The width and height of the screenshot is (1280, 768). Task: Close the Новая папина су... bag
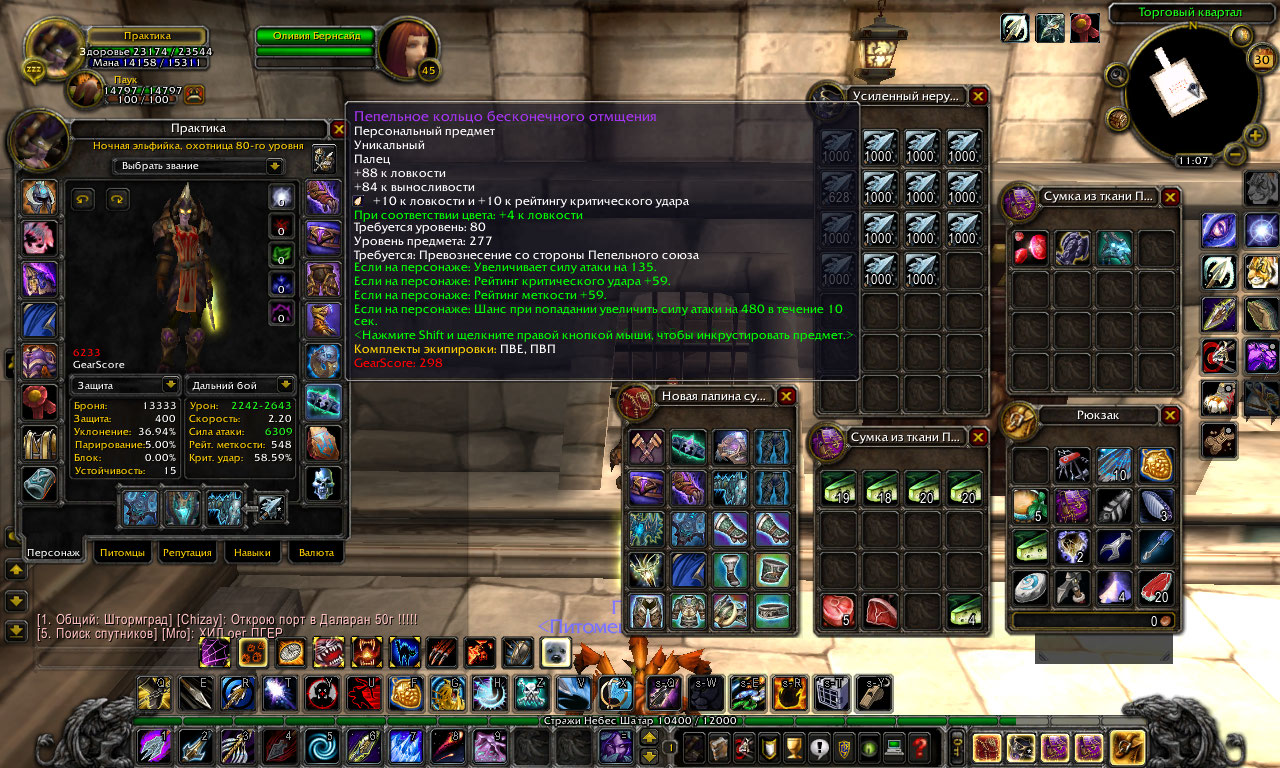786,396
